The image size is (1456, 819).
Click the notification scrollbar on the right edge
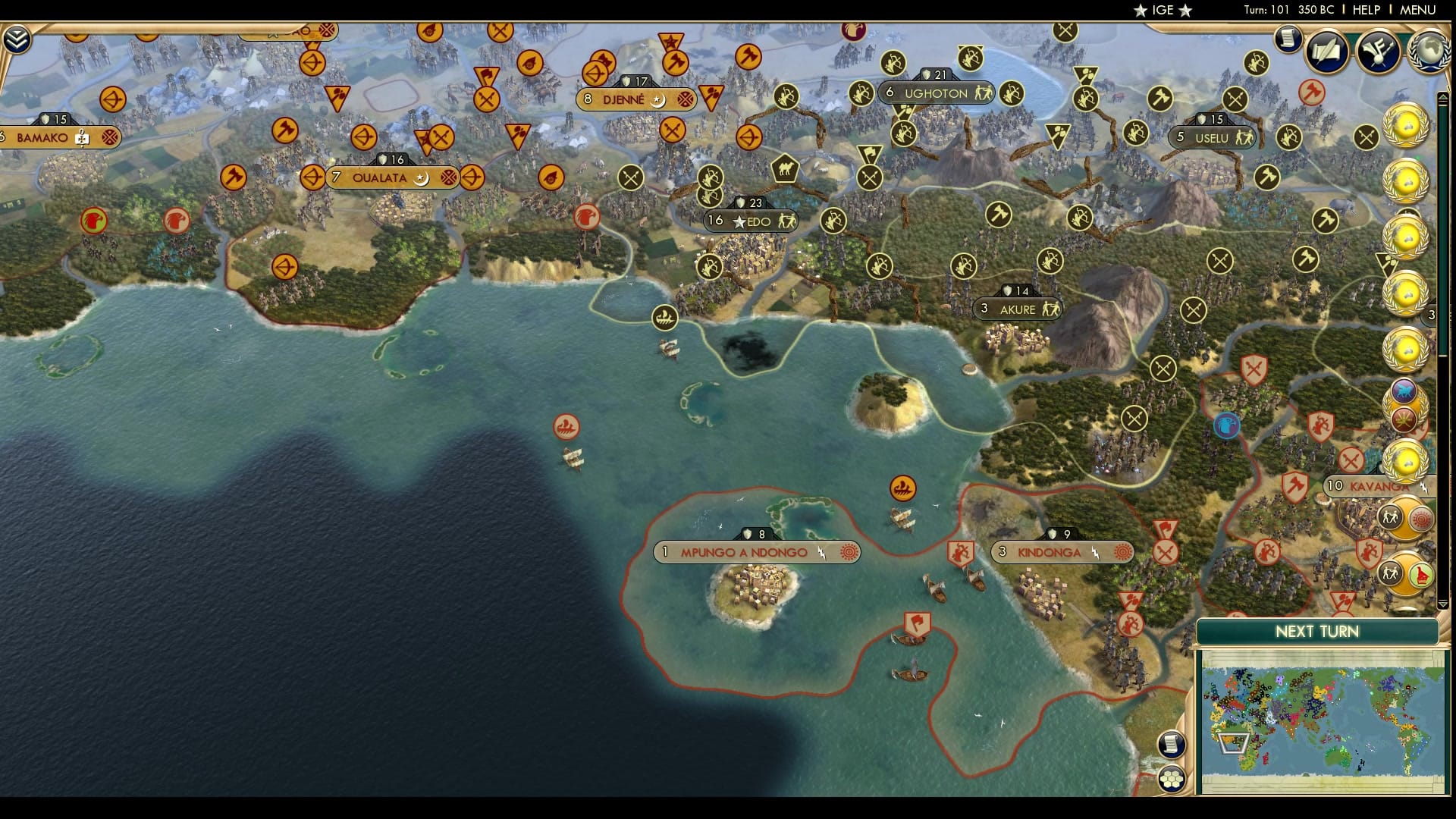tap(1443, 303)
